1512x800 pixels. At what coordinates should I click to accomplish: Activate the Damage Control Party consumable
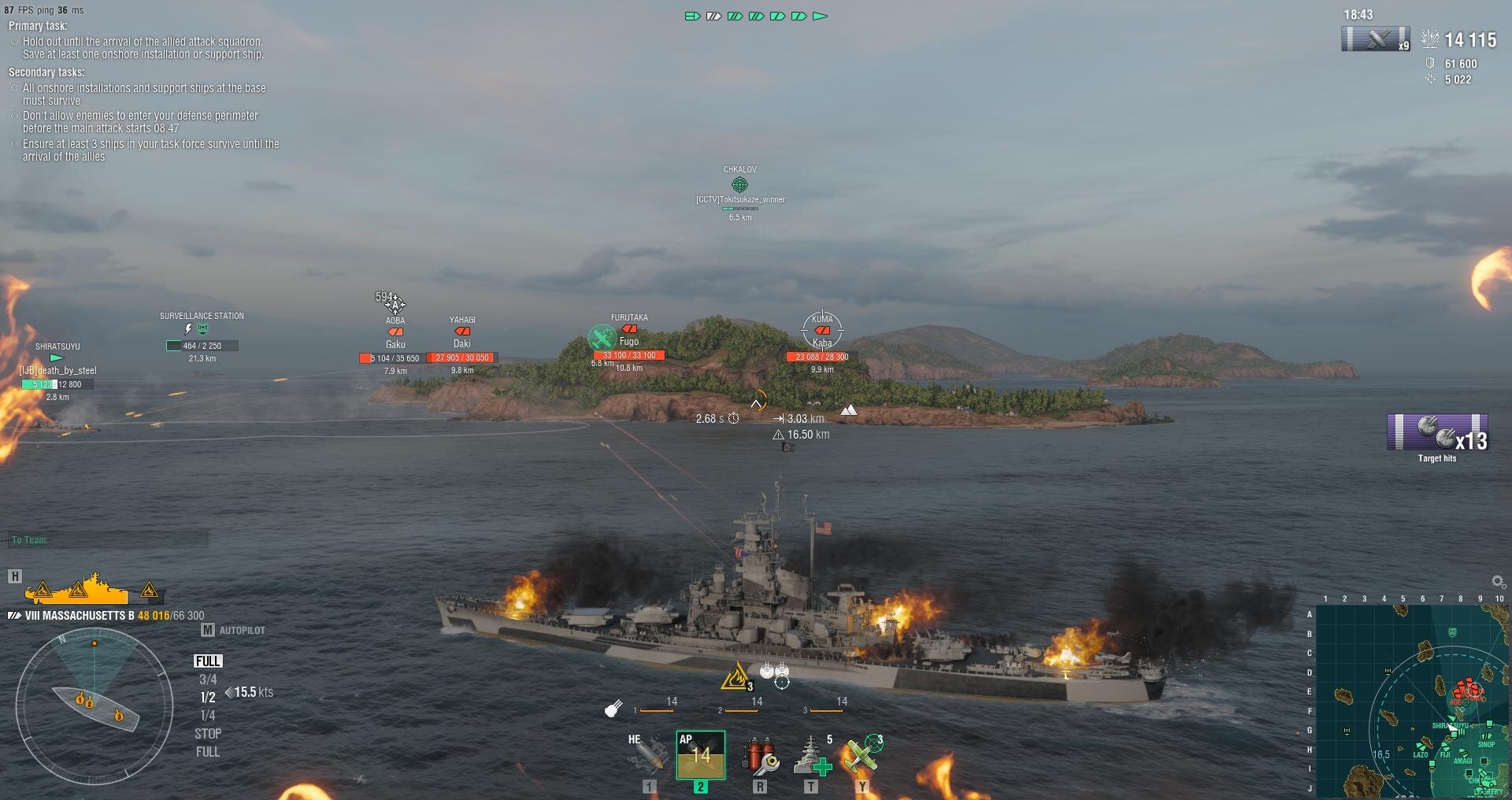pos(759,754)
